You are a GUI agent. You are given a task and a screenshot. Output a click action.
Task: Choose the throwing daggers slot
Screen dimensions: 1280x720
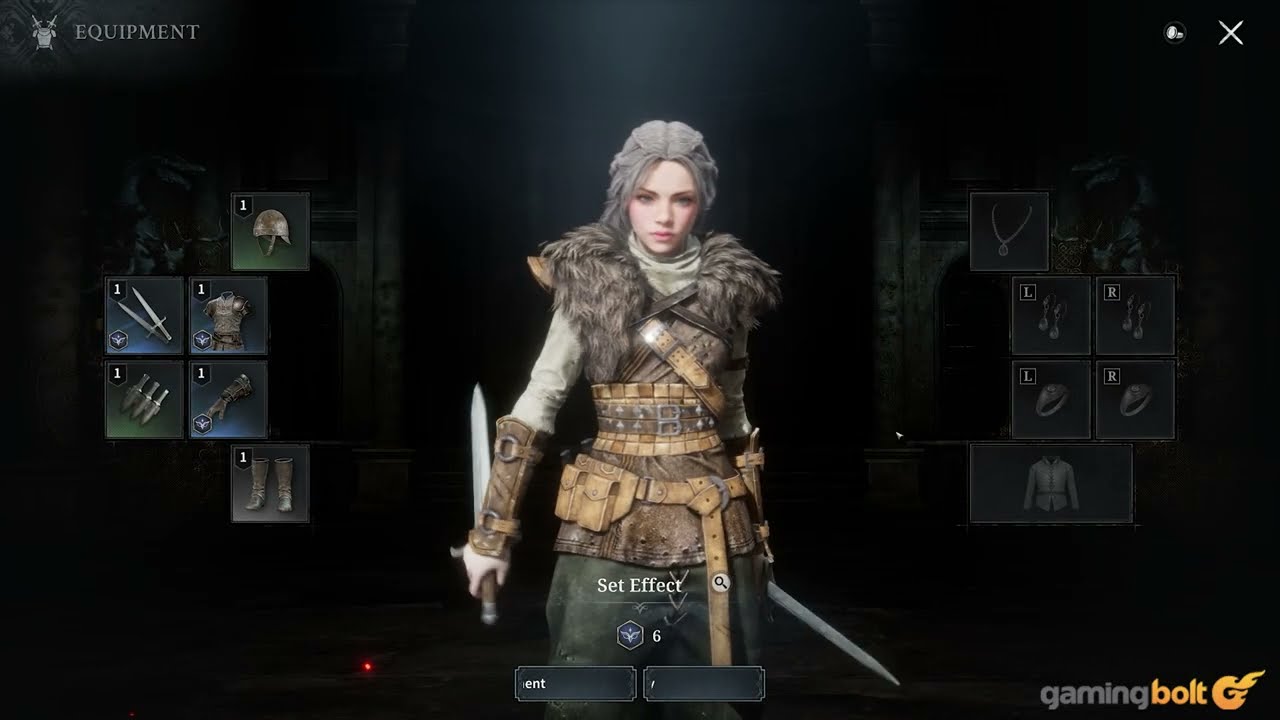coord(145,400)
